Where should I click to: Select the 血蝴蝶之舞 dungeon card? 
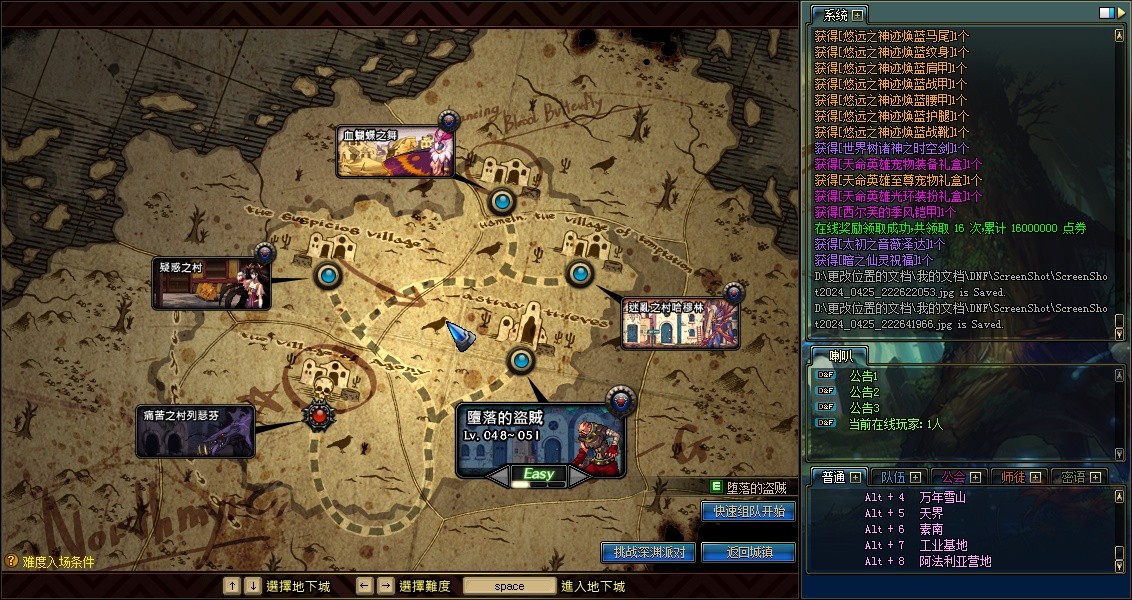(396, 152)
